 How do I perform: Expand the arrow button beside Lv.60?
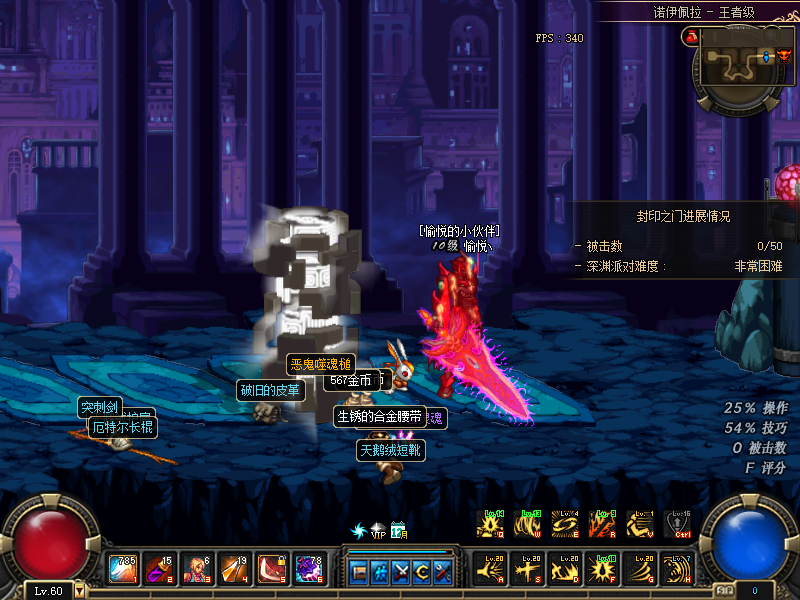(79, 591)
